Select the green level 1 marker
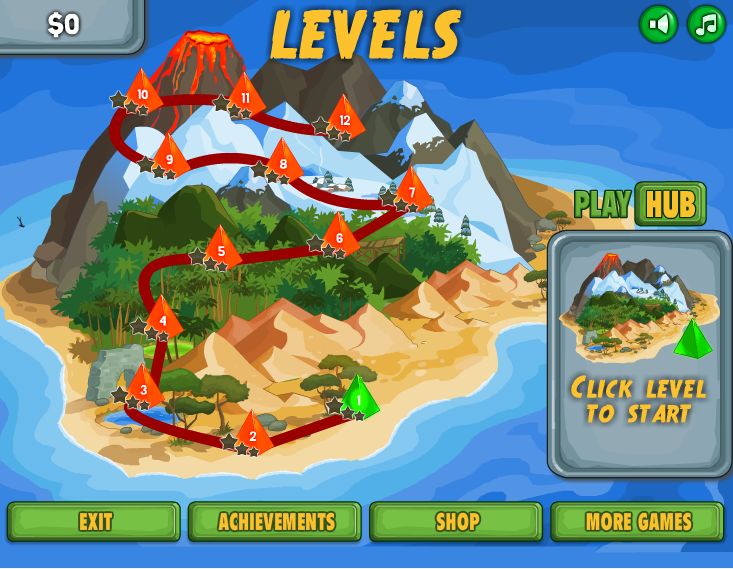The image size is (733, 569). coord(359,399)
